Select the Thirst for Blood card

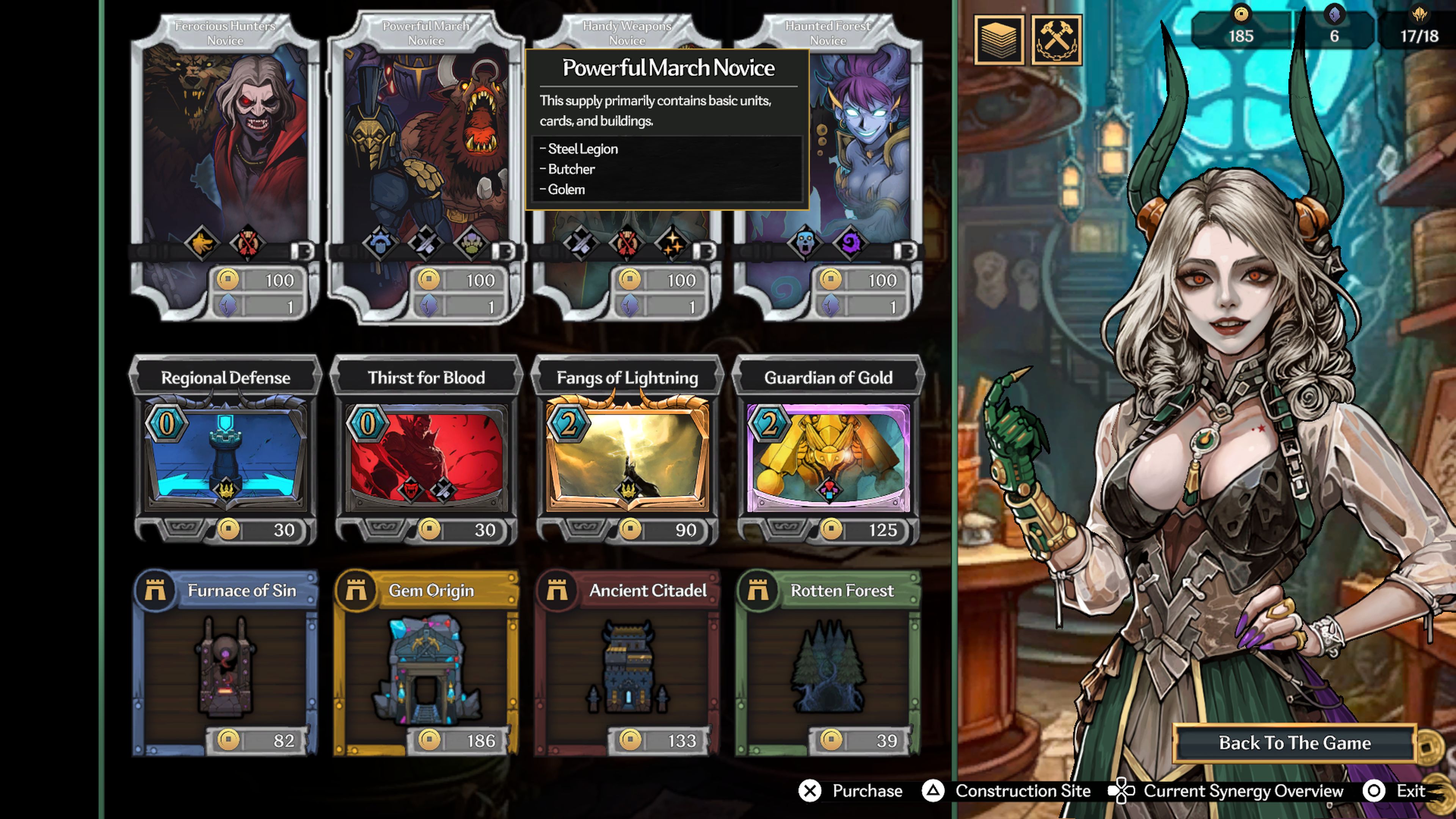pos(427,452)
